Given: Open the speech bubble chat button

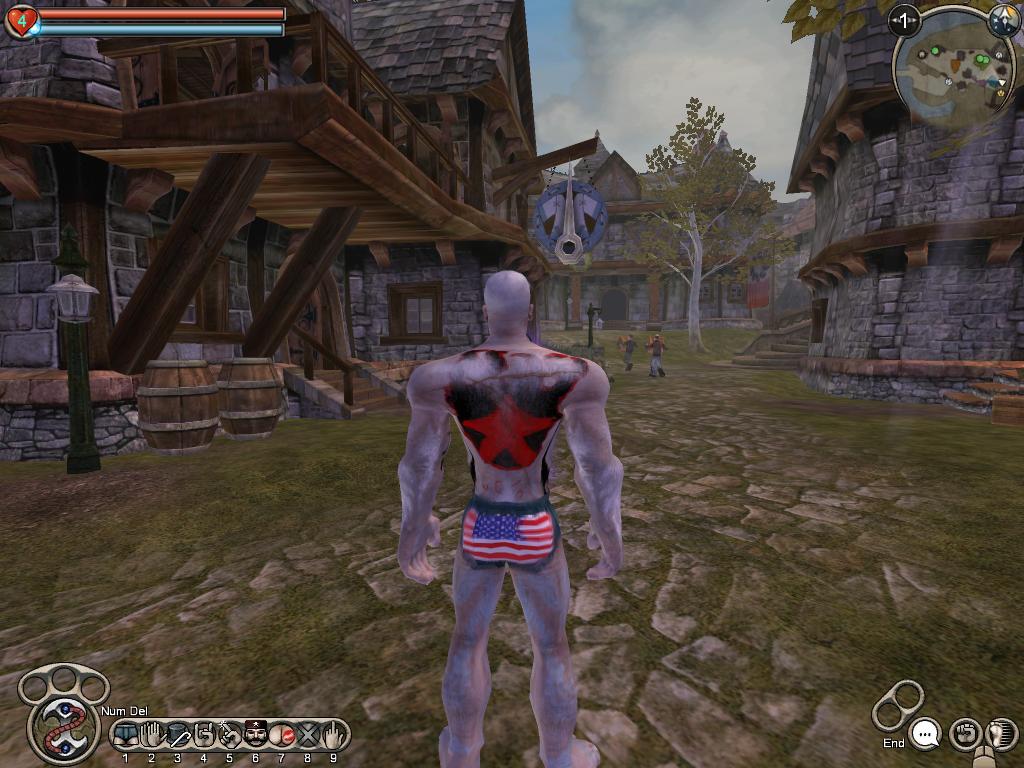Looking at the screenshot, I should pos(926,735).
